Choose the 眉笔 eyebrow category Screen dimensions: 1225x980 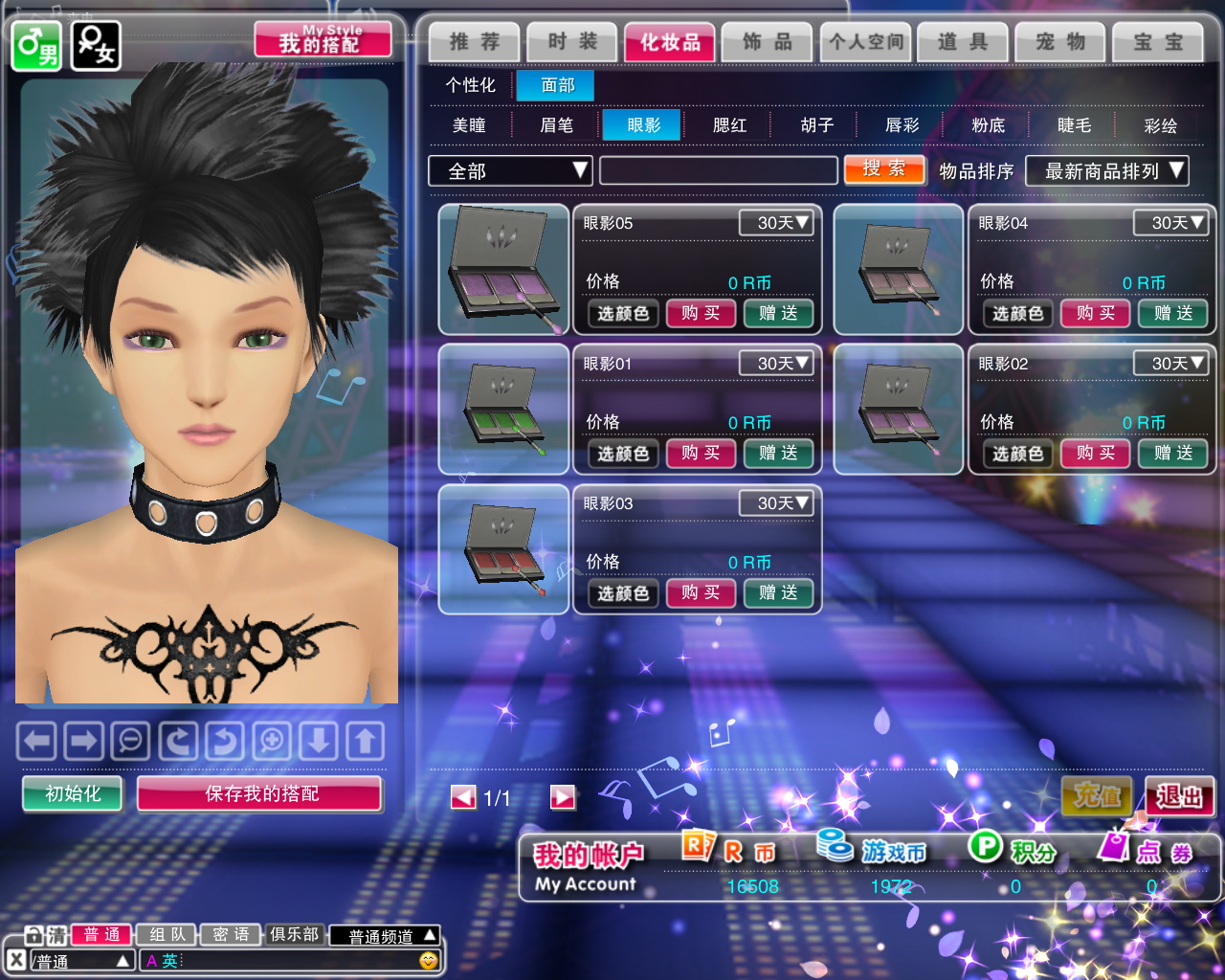(x=556, y=125)
